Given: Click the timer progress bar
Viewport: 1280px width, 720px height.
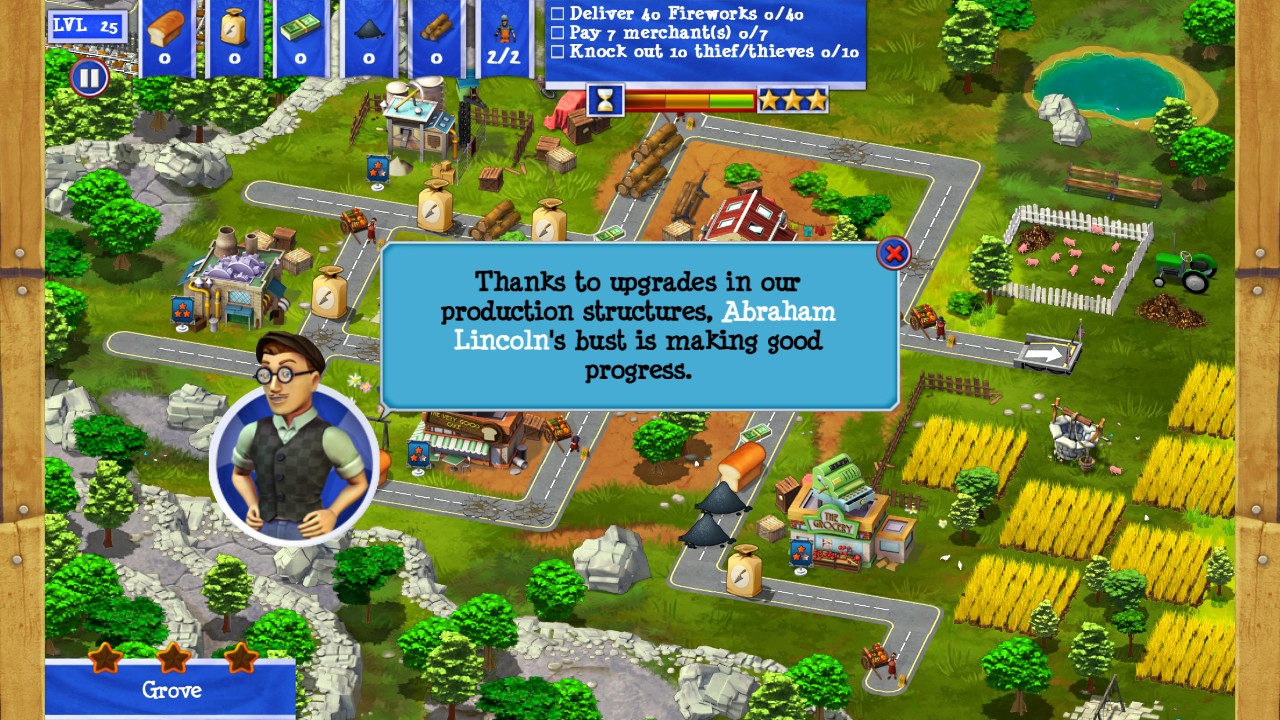Looking at the screenshot, I should pos(687,99).
